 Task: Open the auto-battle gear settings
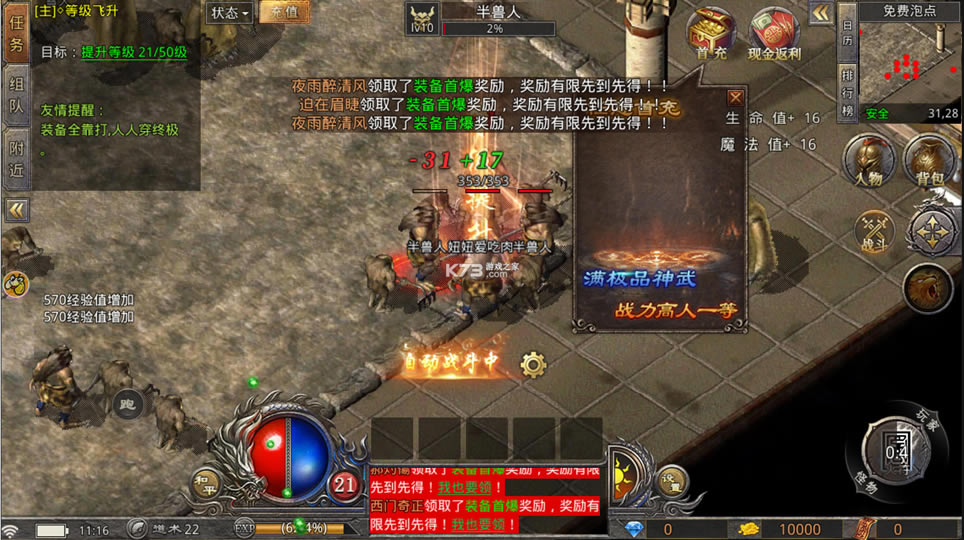click(x=533, y=364)
